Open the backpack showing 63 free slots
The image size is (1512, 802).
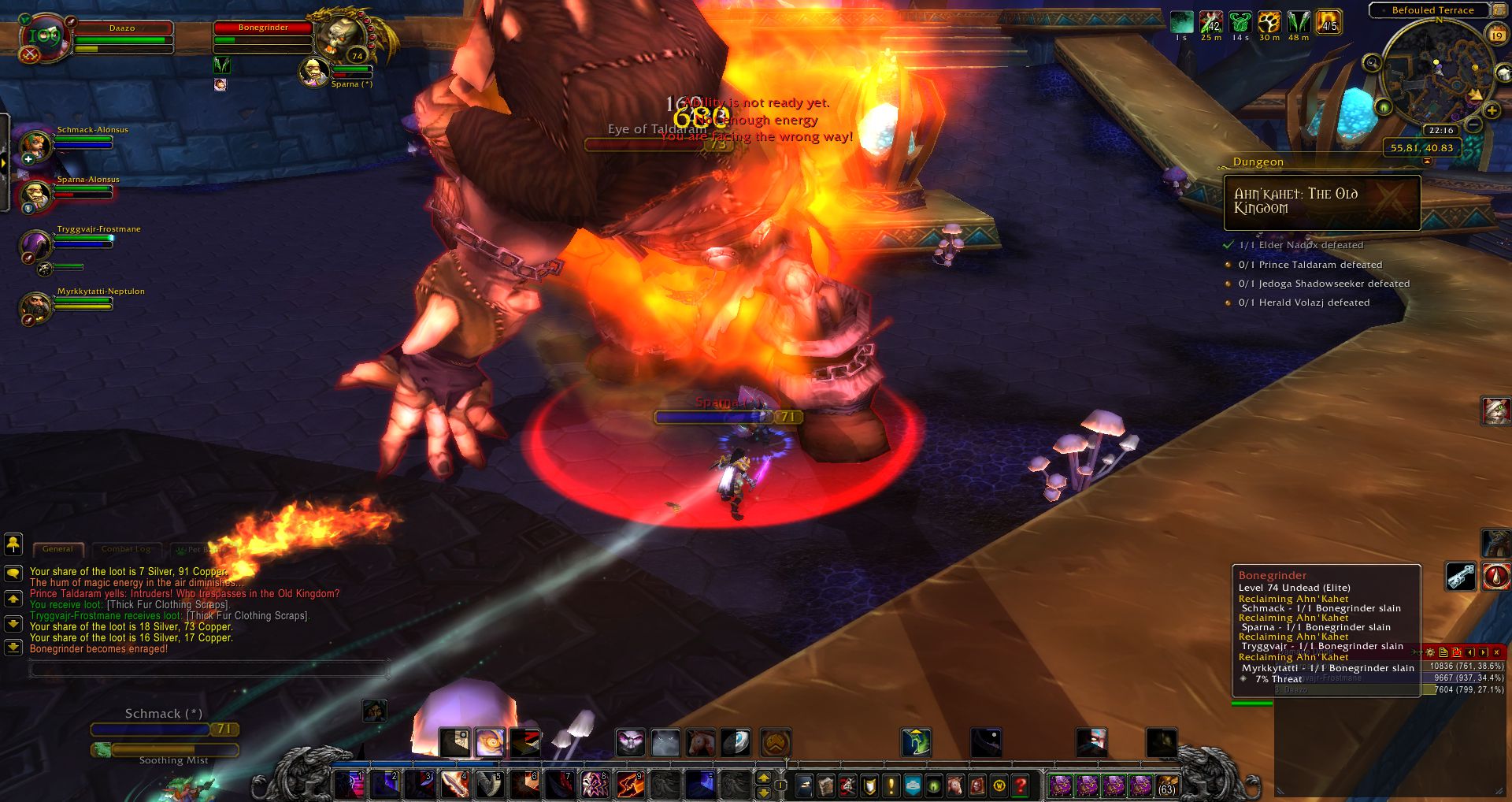coord(1166,785)
